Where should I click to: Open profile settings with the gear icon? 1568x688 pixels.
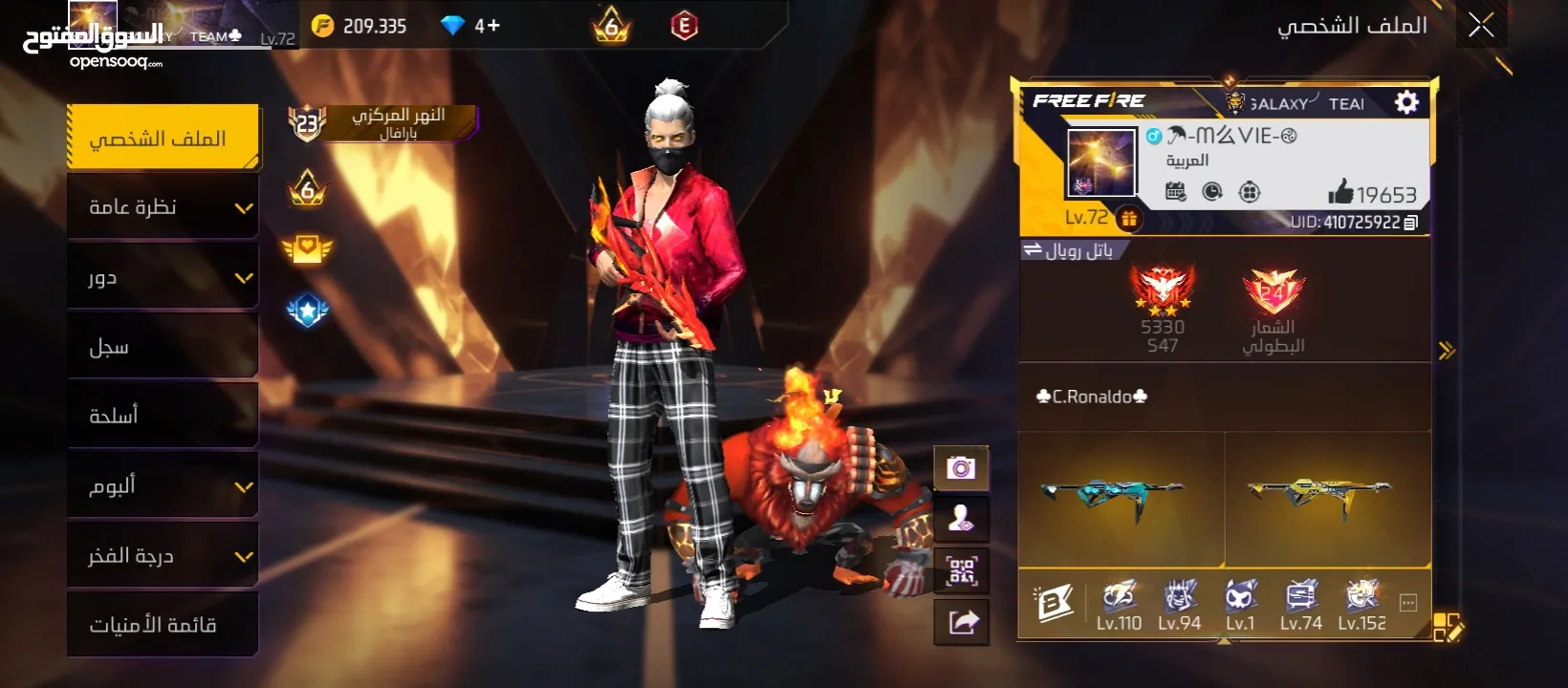[x=1406, y=102]
